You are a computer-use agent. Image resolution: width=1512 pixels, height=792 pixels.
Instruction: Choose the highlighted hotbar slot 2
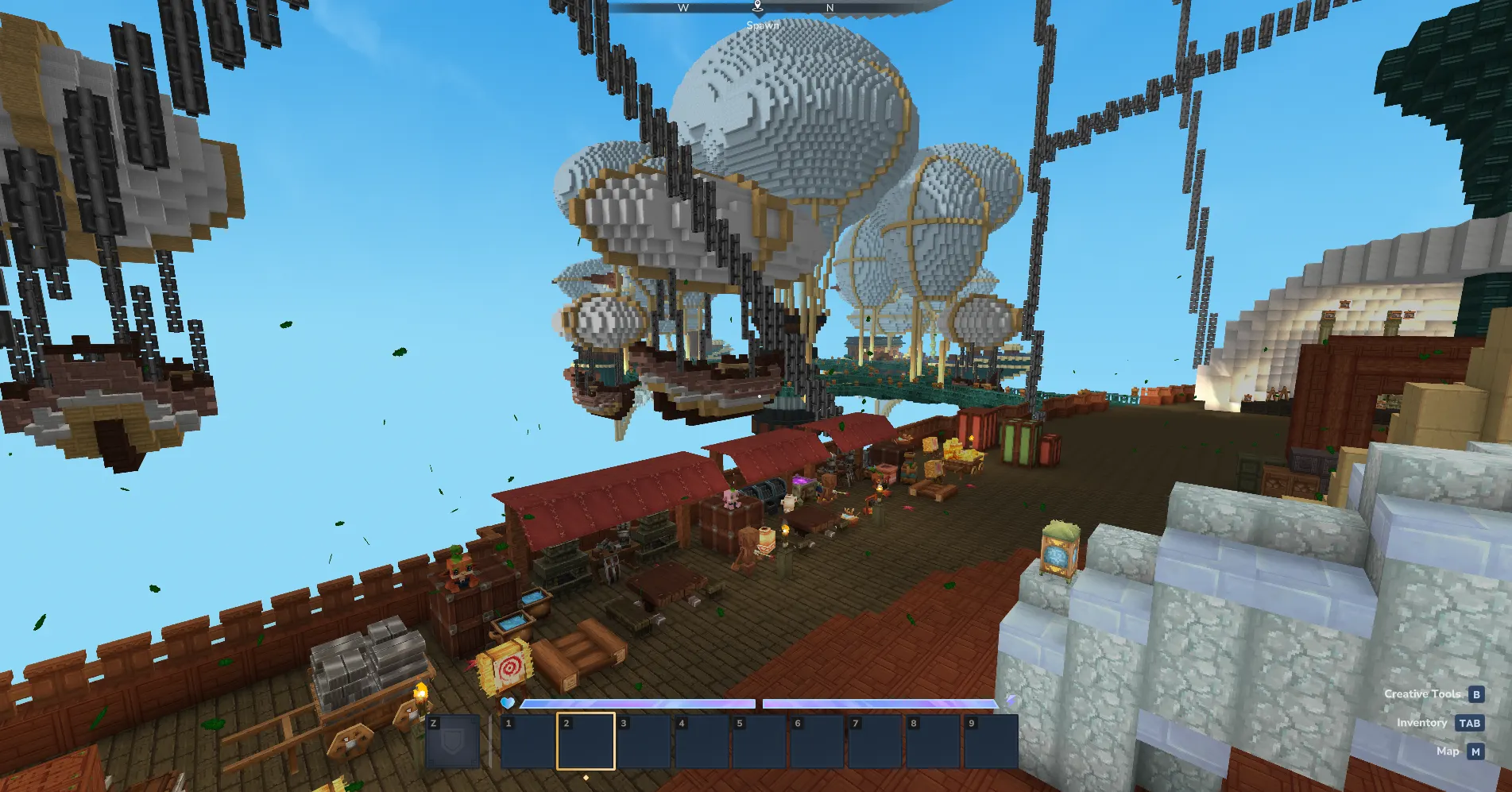[x=586, y=742]
